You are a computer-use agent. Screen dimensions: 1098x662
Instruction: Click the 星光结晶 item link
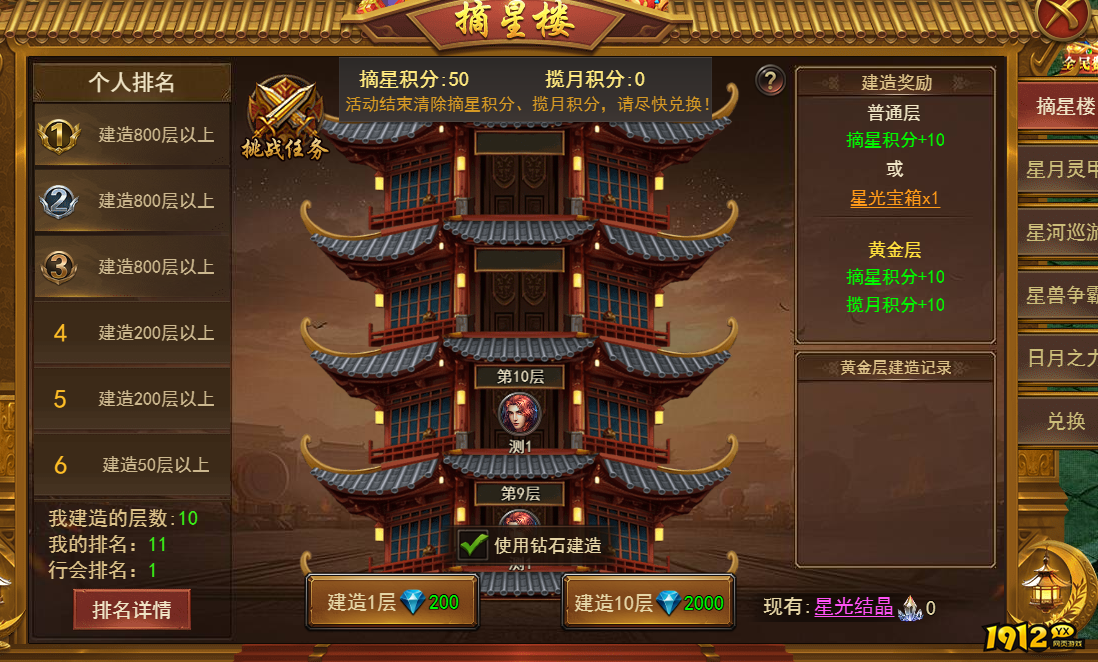853,607
